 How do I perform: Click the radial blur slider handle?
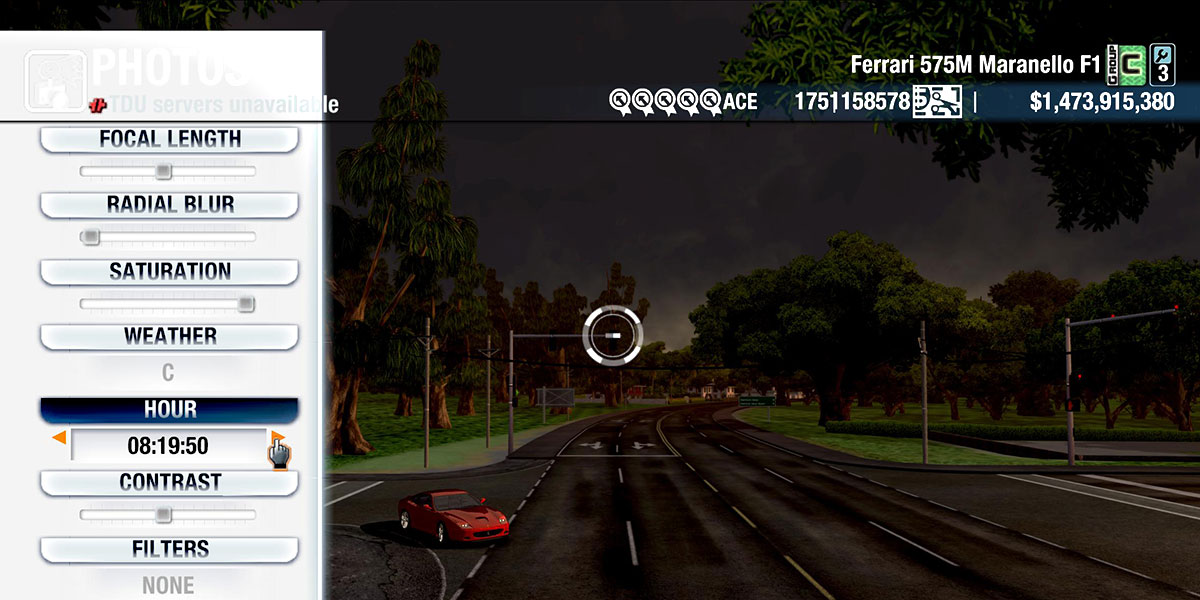click(x=90, y=237)
